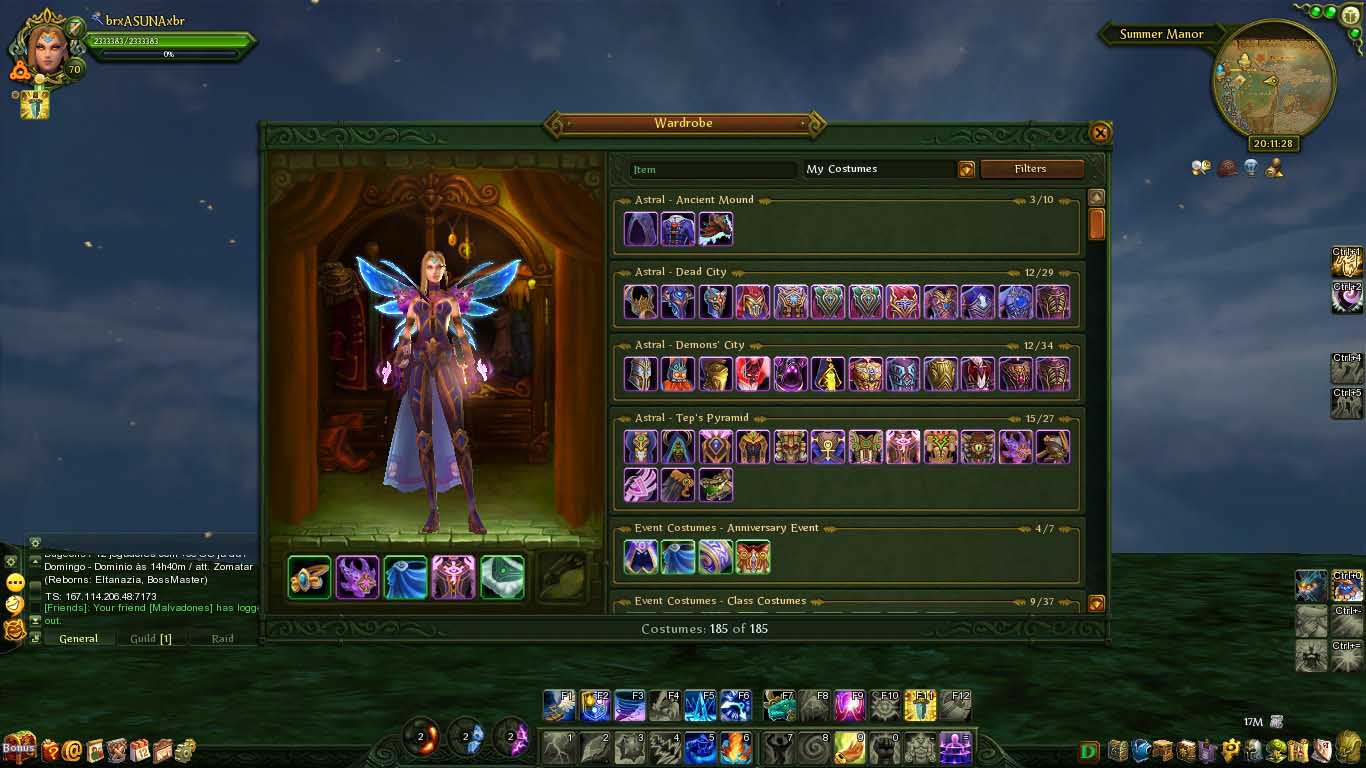Screen dimensions: 1366x768
Task: Open the Bonus chest menu
Action: point(19,746)
